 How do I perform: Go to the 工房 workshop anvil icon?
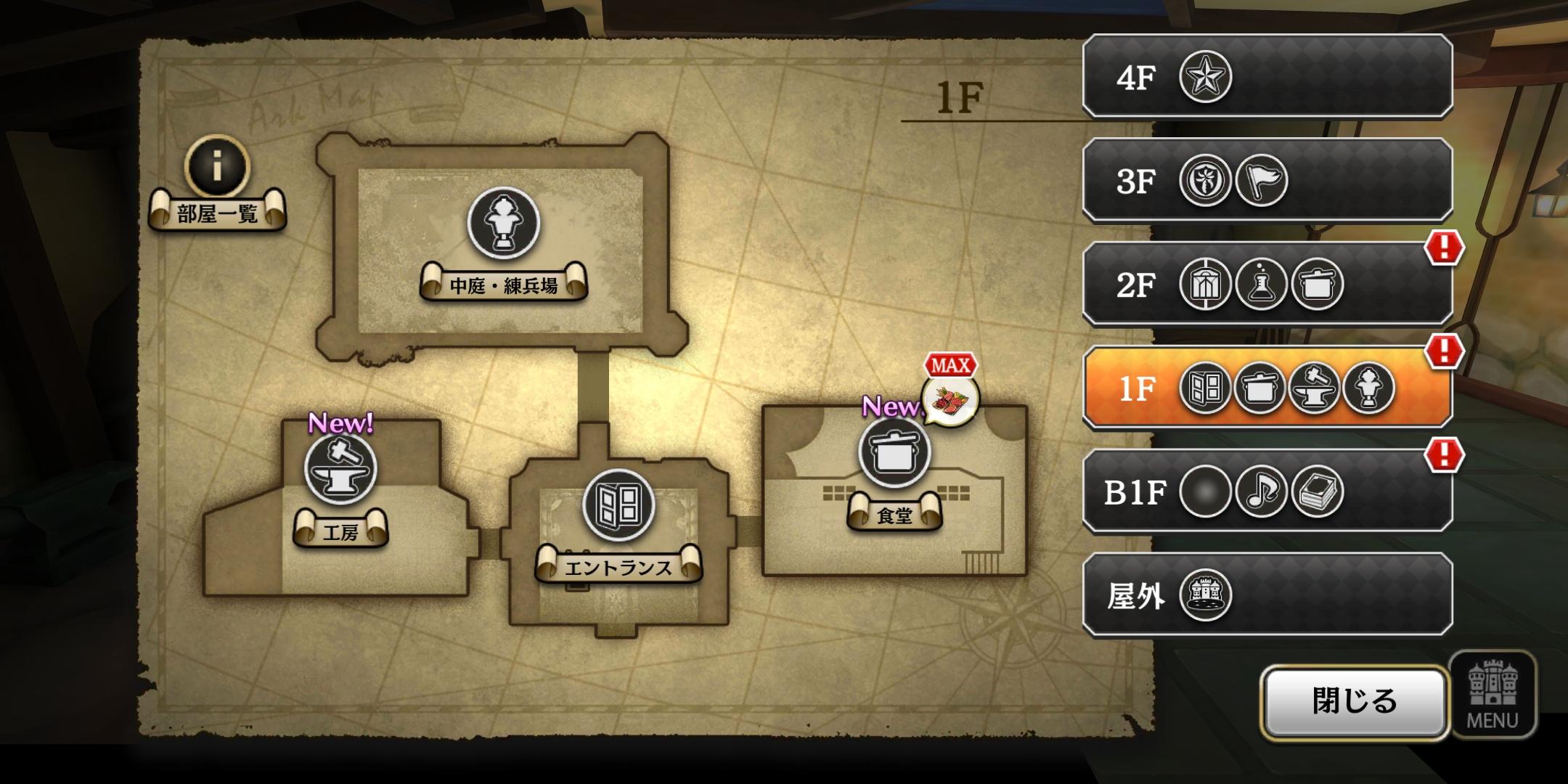point(340,468)
